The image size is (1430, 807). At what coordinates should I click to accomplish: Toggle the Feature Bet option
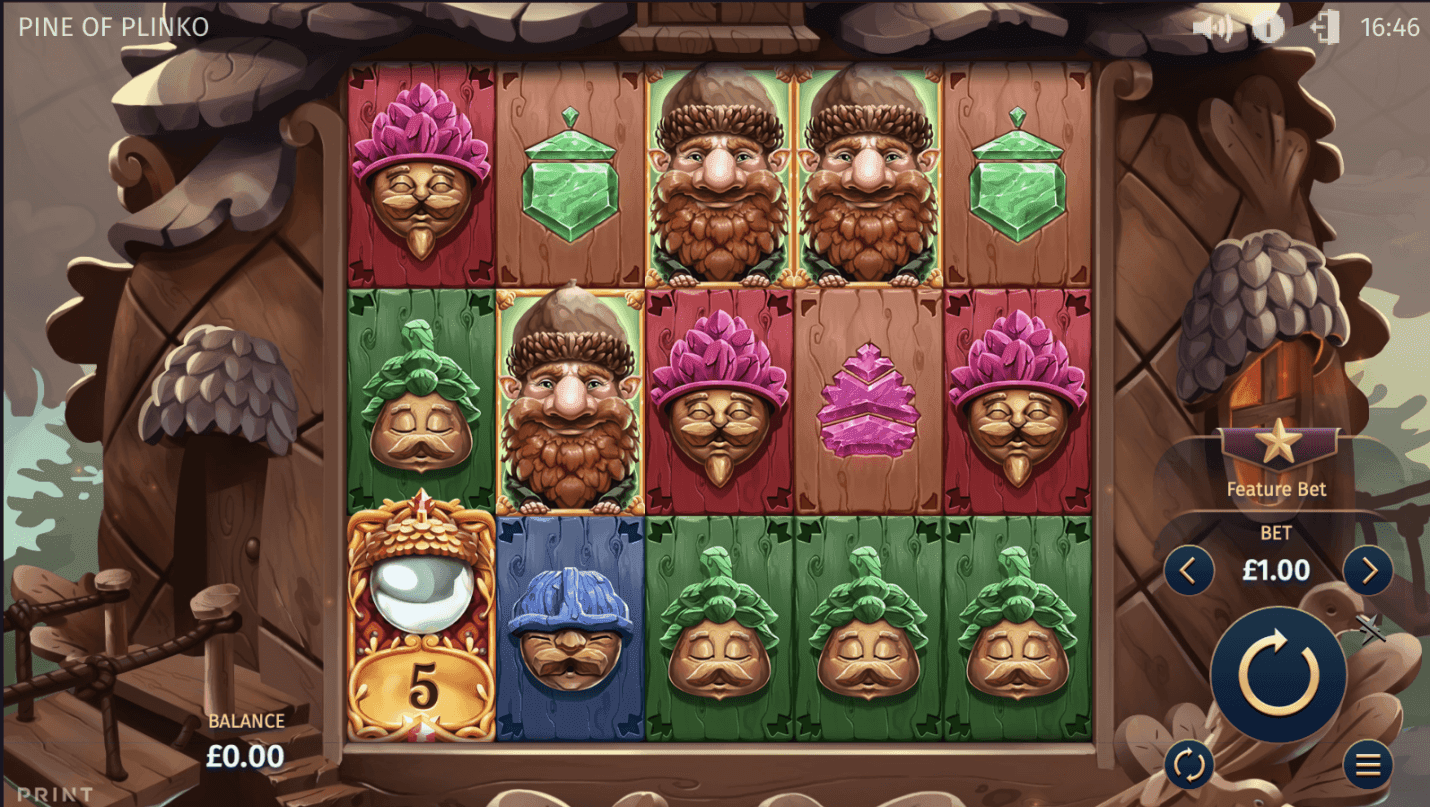1276,460
